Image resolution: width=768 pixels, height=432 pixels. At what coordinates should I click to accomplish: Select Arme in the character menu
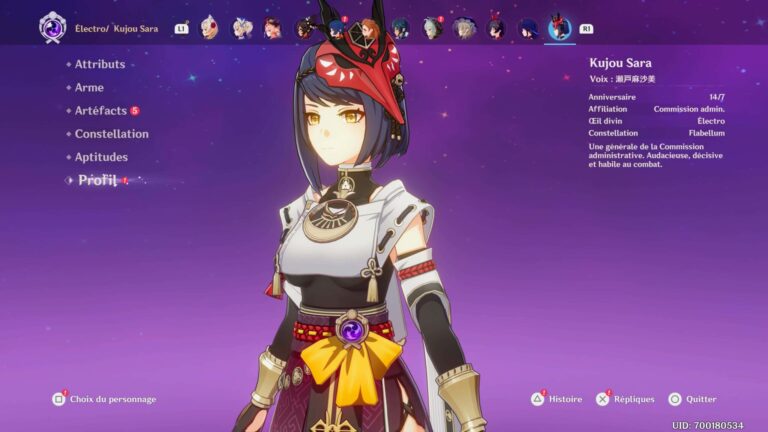point(89,87)
